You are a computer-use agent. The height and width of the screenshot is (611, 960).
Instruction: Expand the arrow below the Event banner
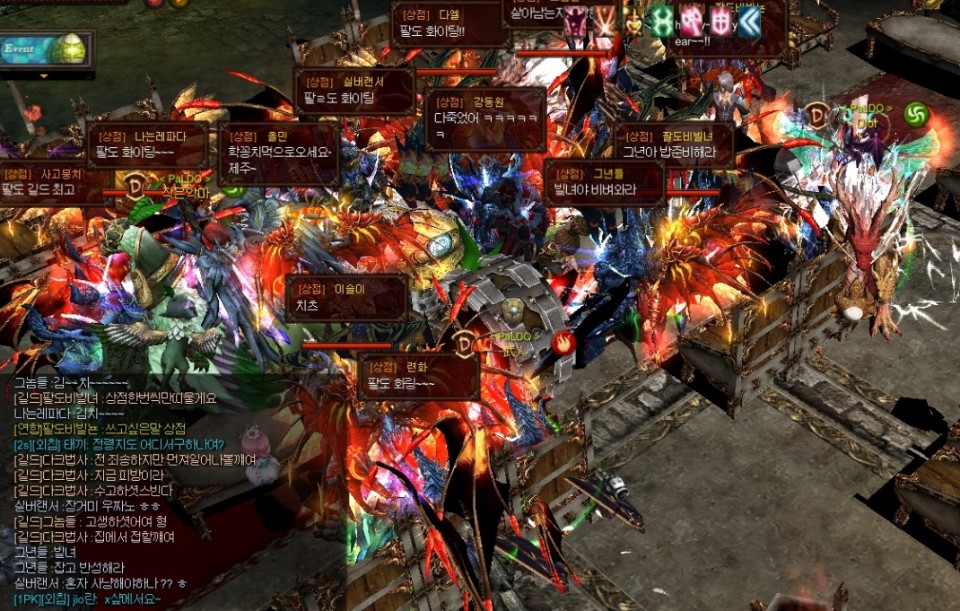[43, 75]
